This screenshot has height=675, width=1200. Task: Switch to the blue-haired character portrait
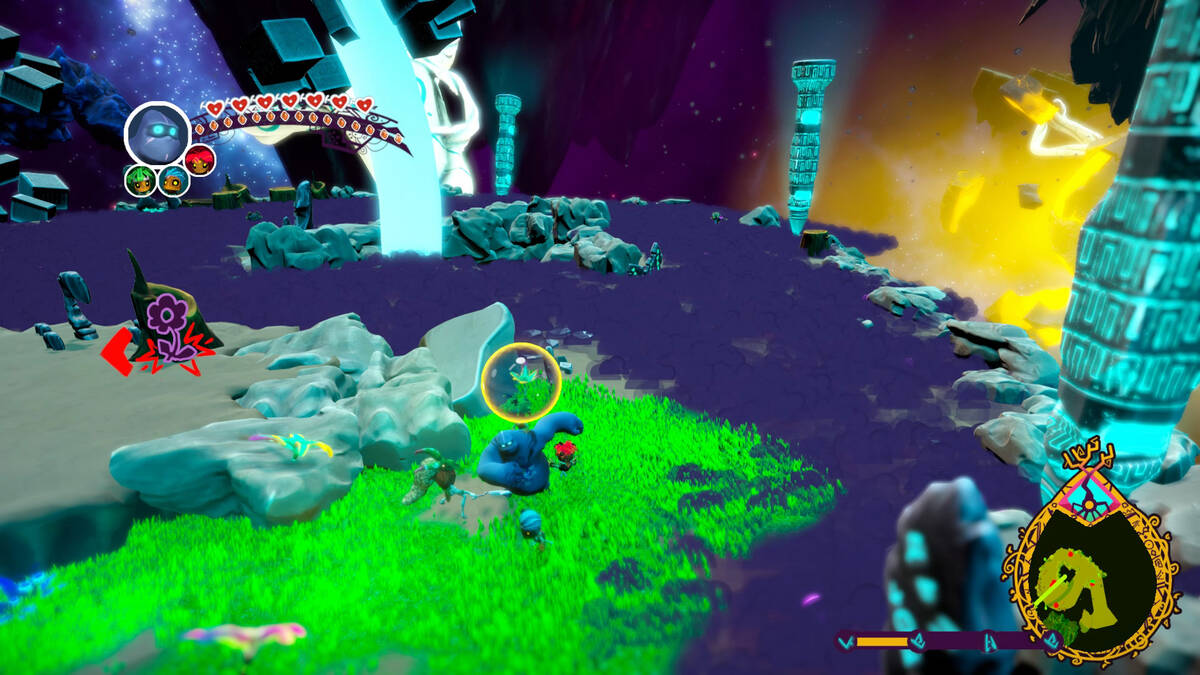tap(173, 181)
